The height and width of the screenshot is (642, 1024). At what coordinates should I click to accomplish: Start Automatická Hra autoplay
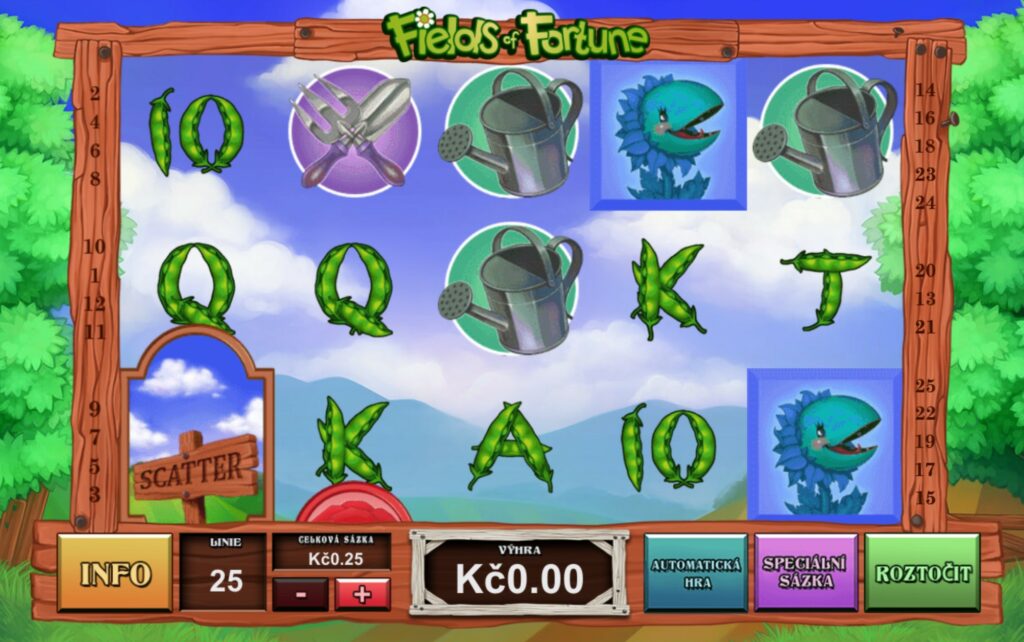click(x=695, y=573)
